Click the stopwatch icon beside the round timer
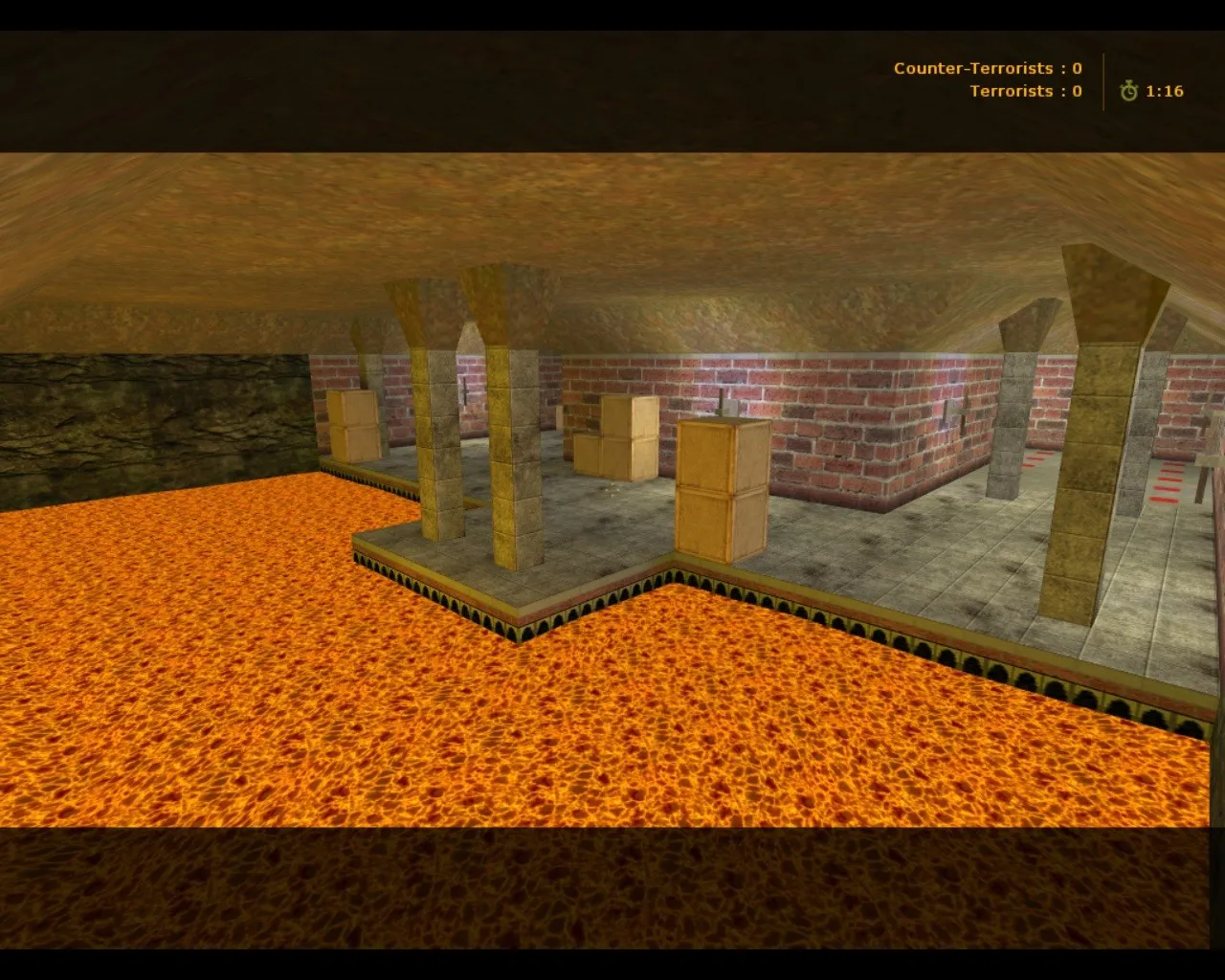This screenshot has width=1225, height=980. (1131, 91)
